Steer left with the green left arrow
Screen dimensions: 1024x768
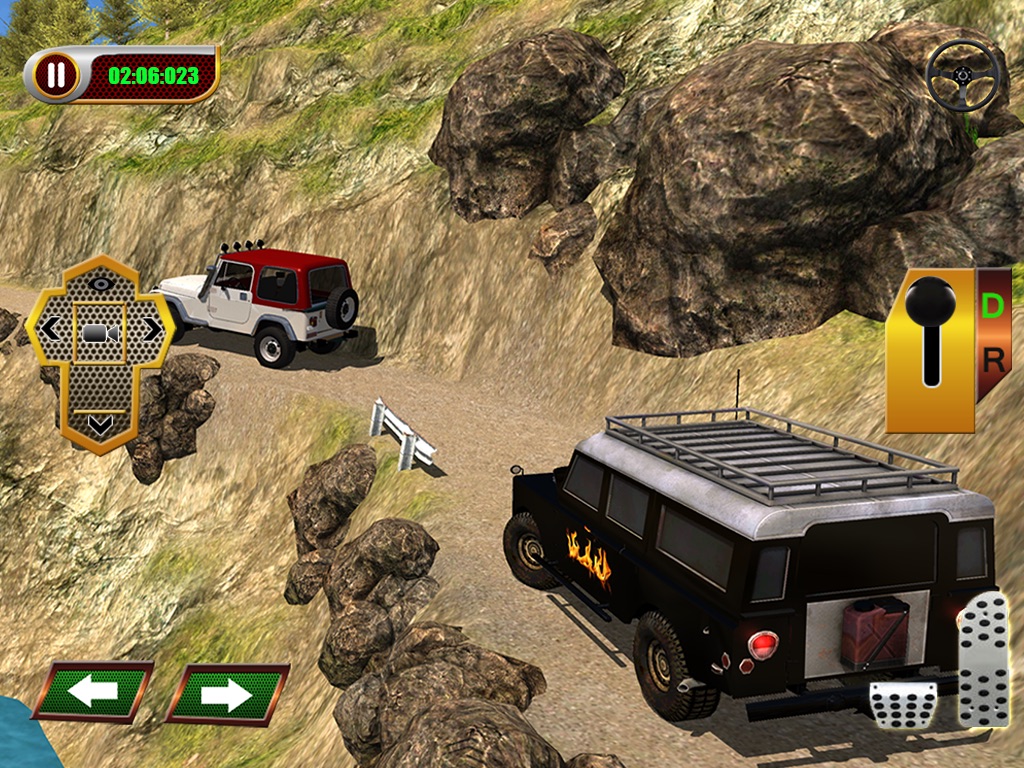pos(93,692)
